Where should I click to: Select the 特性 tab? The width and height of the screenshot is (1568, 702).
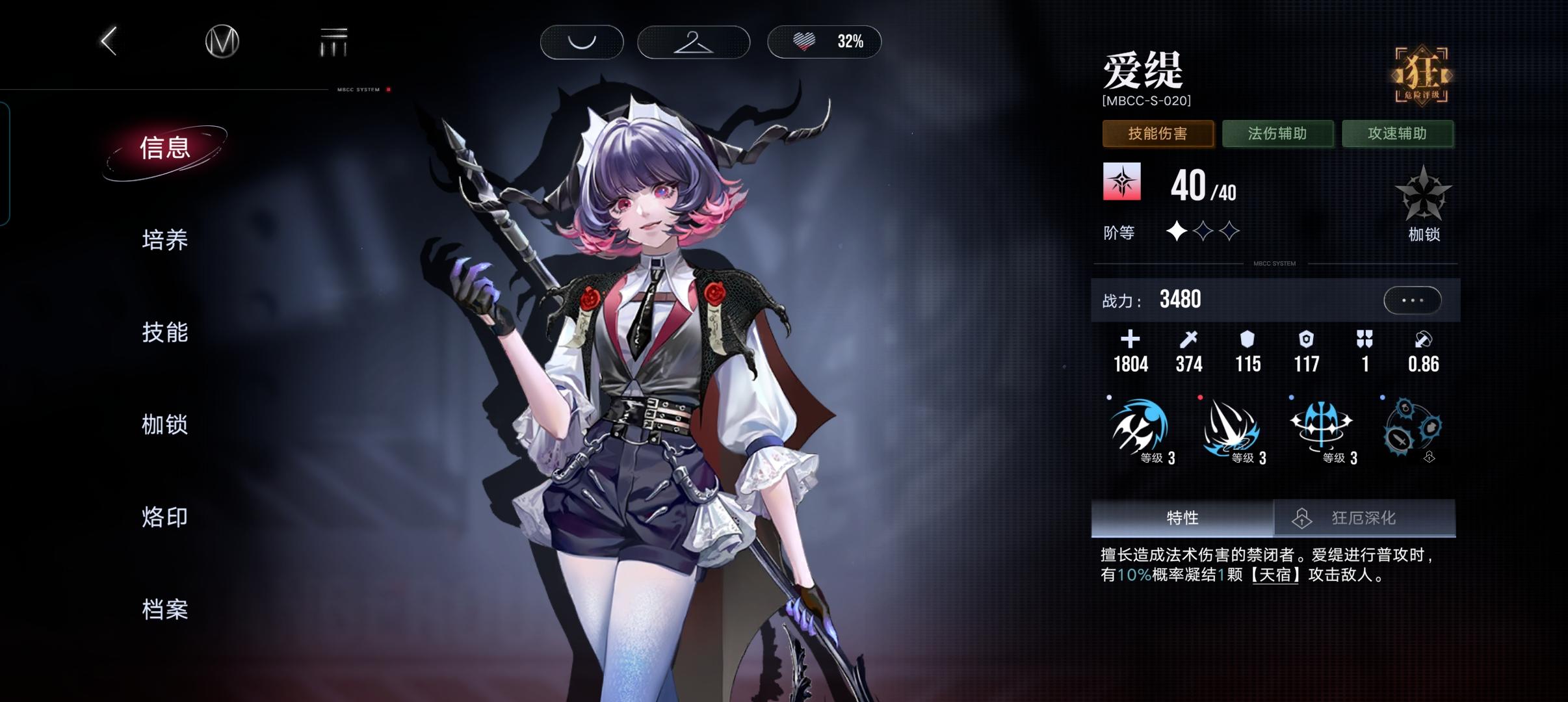(x=1182, y=518)
